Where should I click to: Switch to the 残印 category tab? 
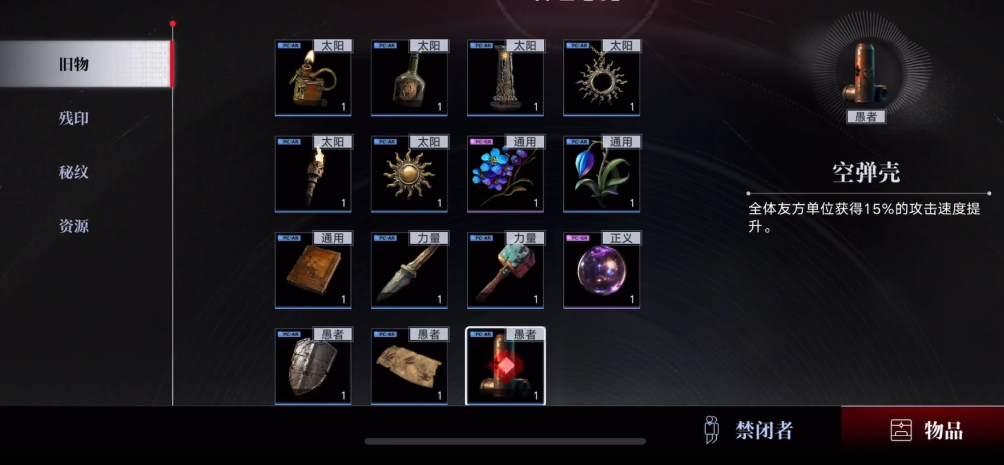pyautogui.click(x=75, y=118)
